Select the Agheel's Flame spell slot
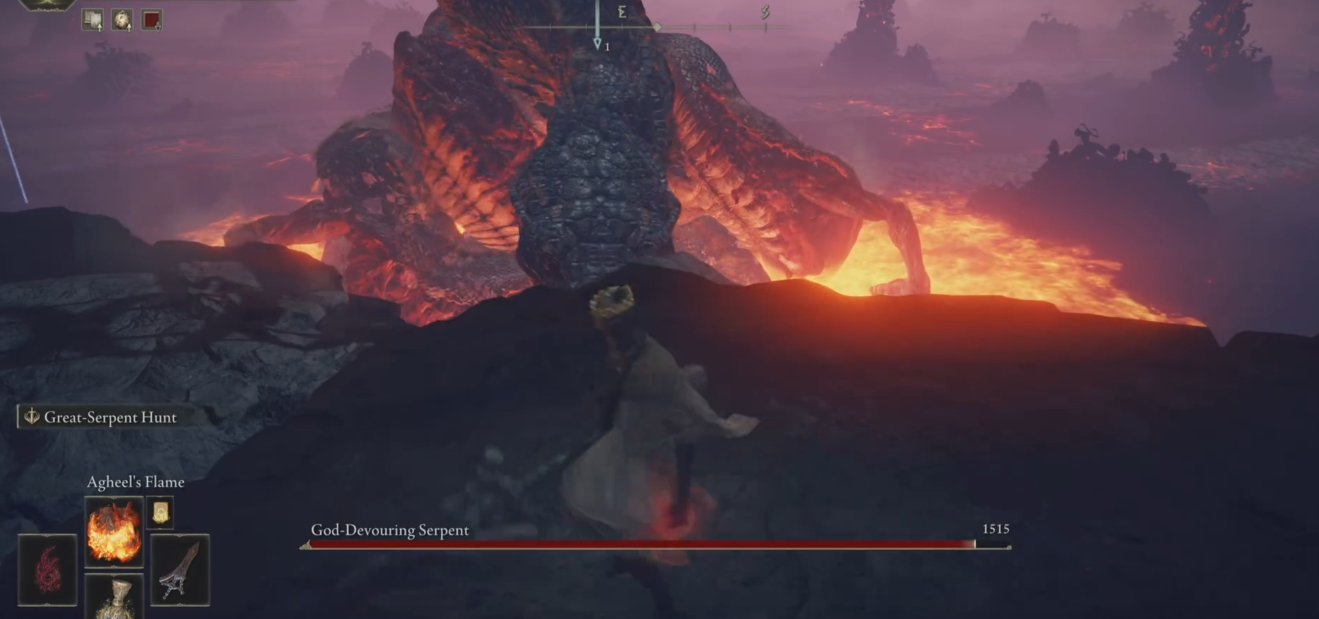 [x=113, y=531]
